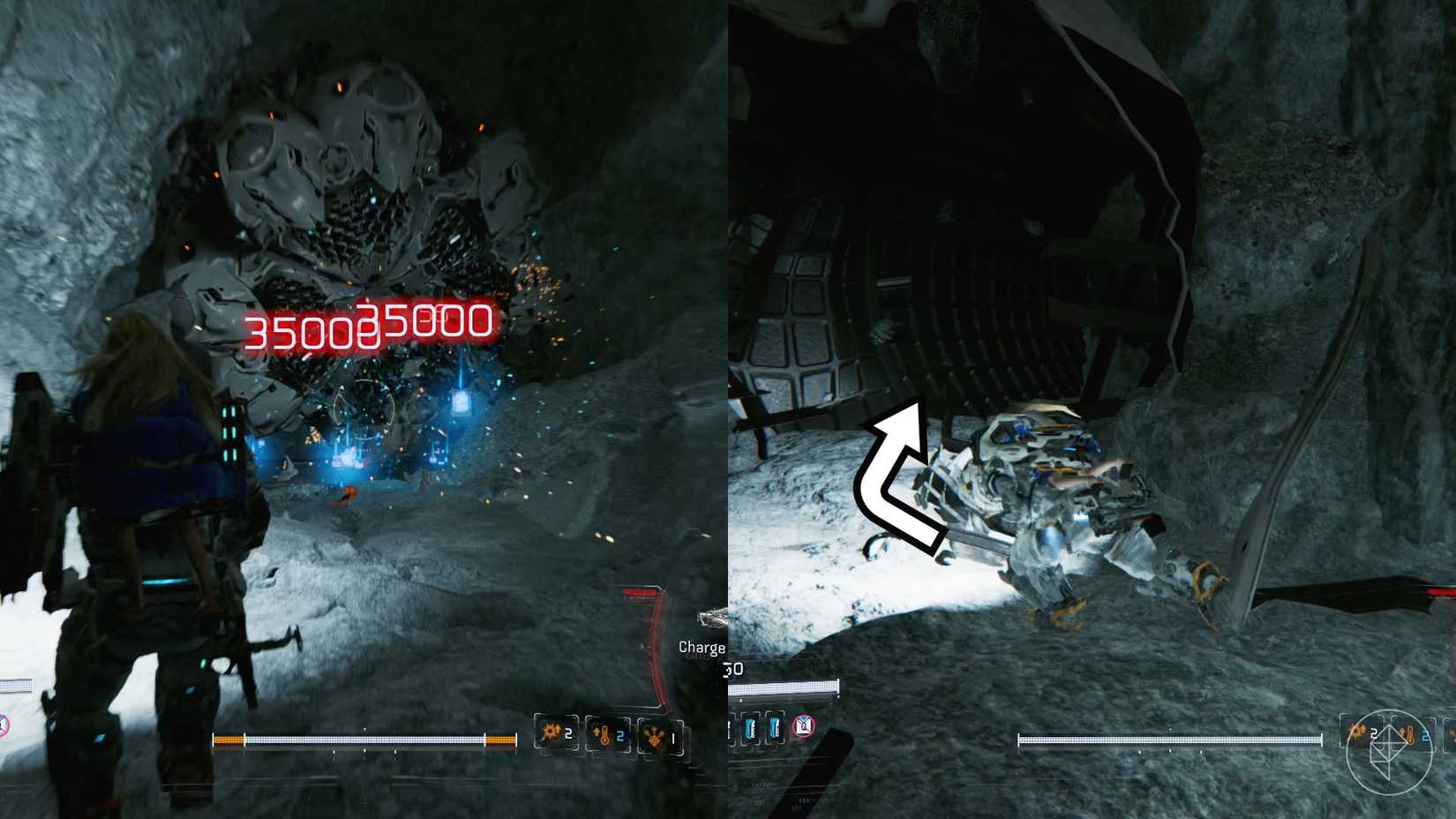Click the polyhedron compass icon at bottom right
This screenshot has height=819, width=1456.
point(1390,746)
